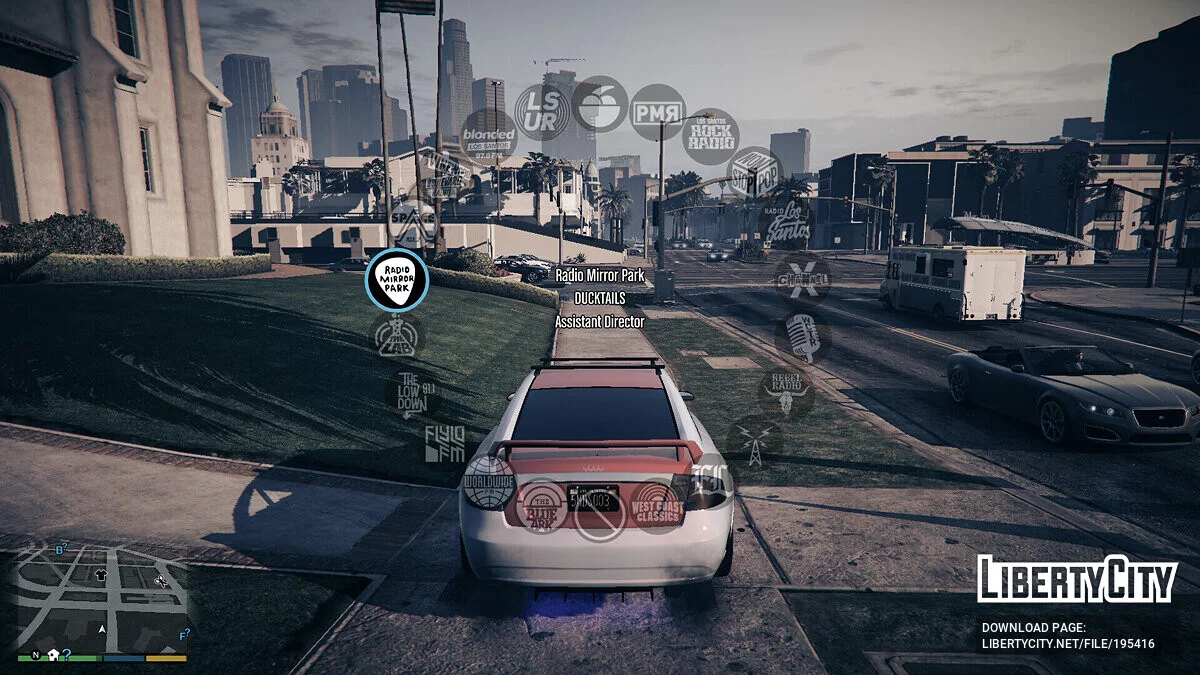Choose the Rebel Radio station
Viewport: 1200px width, 675px height.
pos(787,392)
